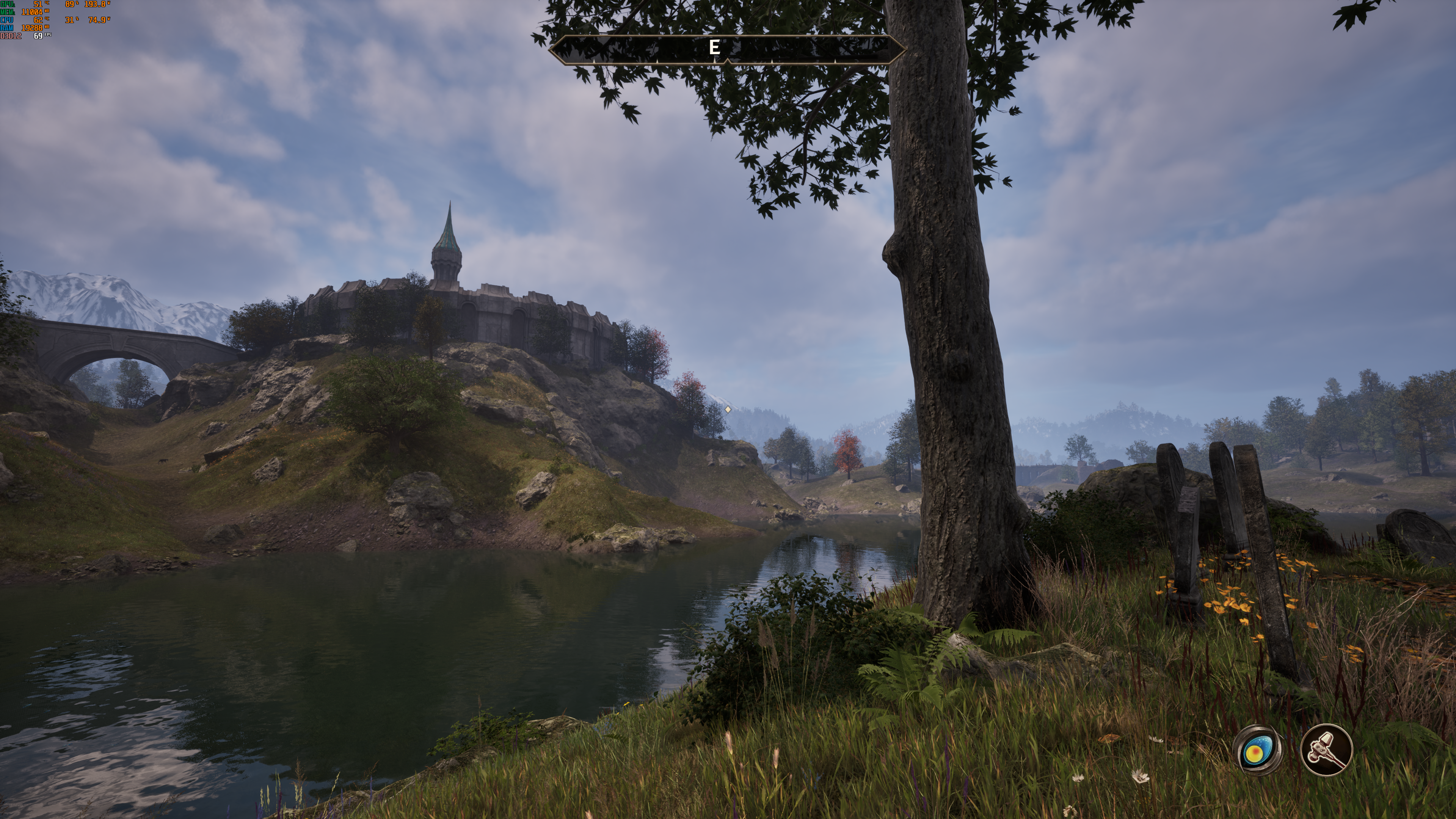
Task: Select the equipped warhammer weapon icon
Action: click(x=1326, y=750)
